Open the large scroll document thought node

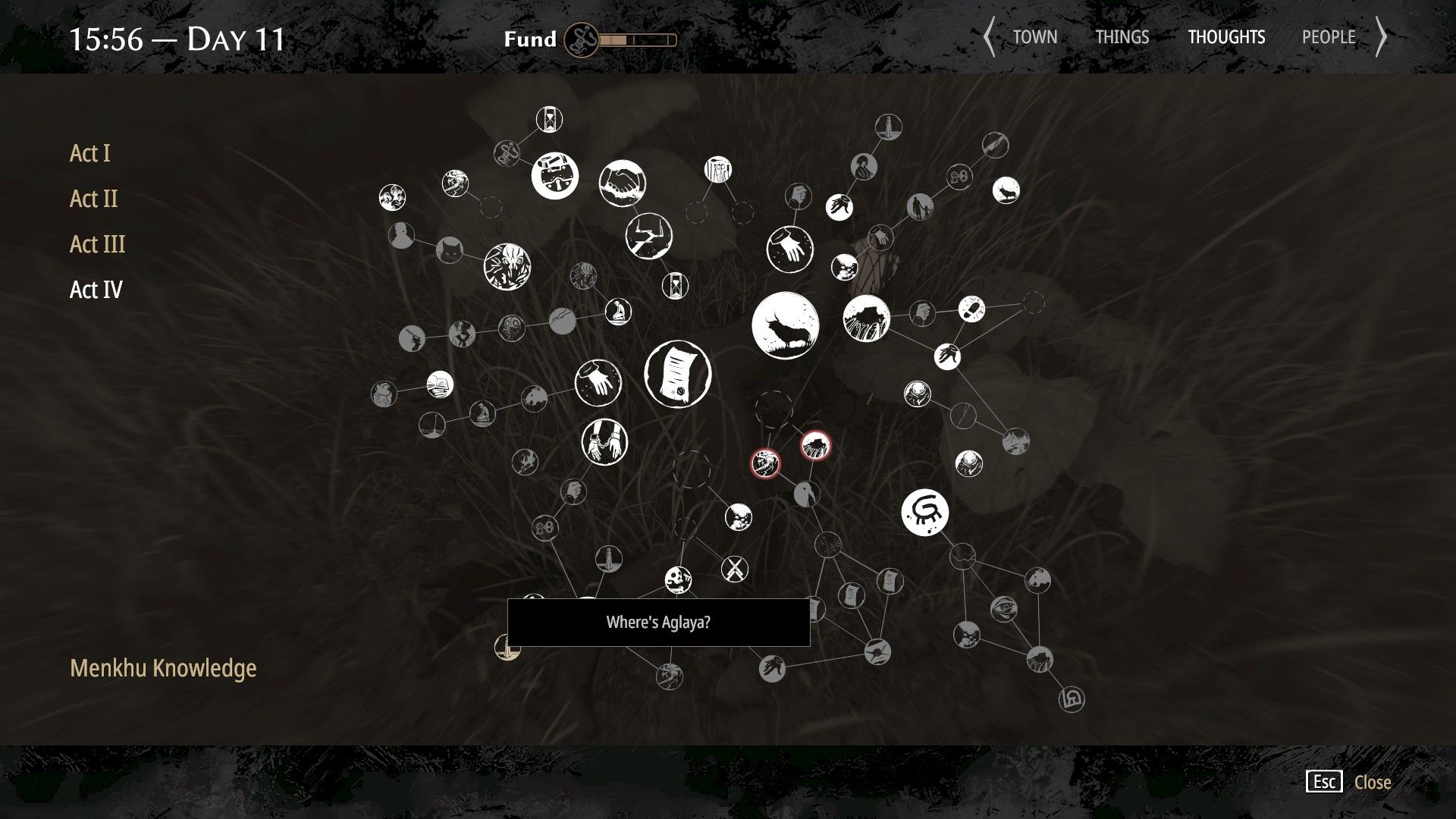tap(677, 375)
